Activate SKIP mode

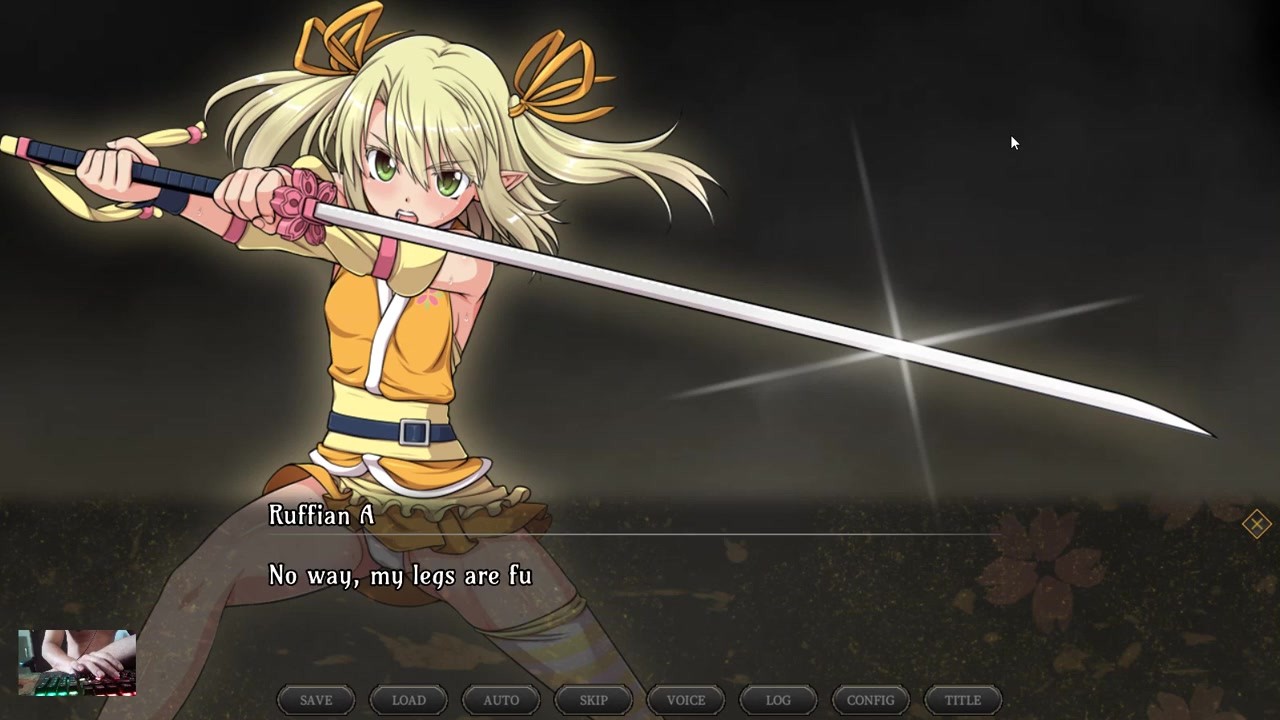tap(593, 700)
